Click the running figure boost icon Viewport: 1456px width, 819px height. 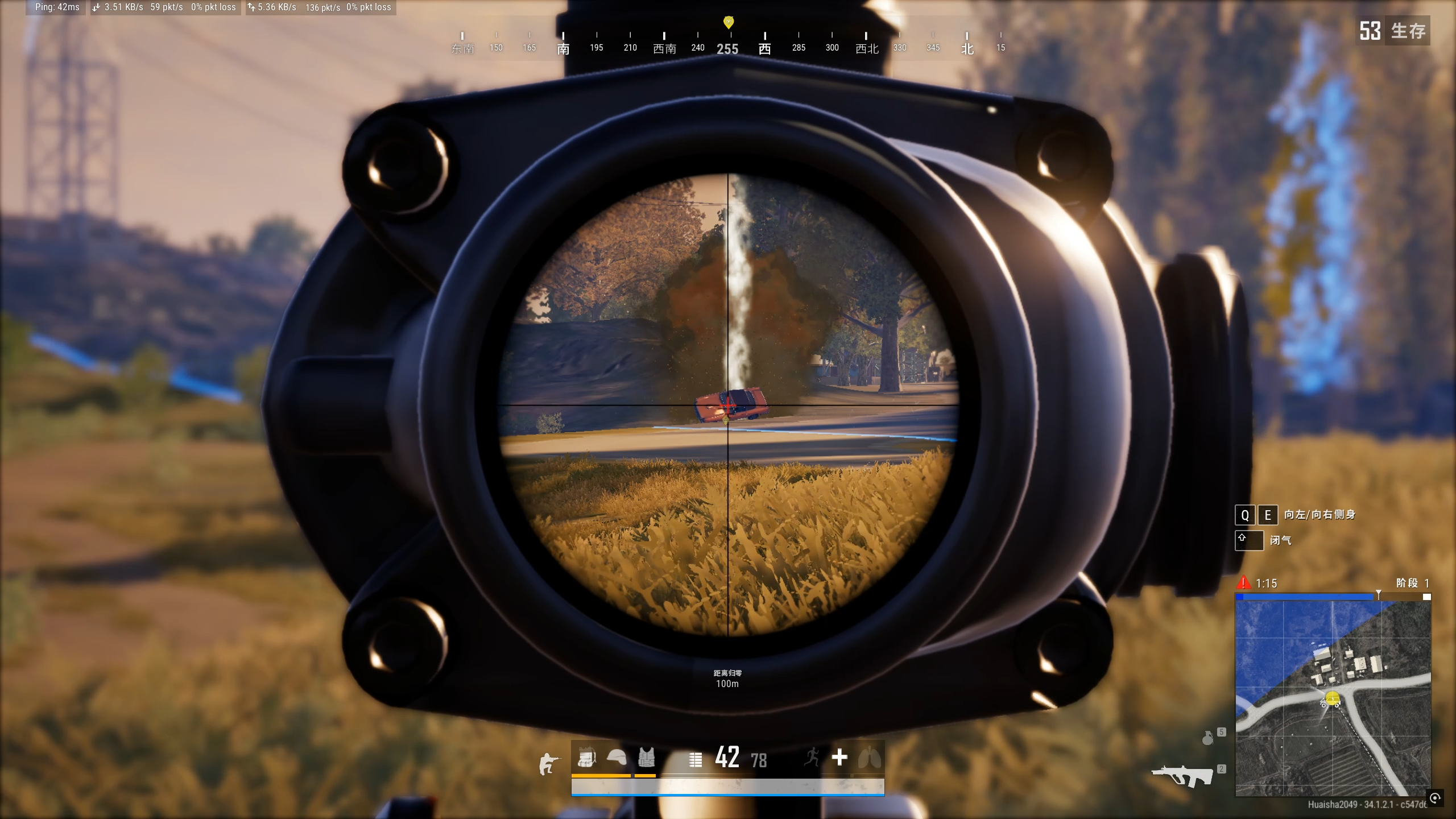(x=812, y=758)
